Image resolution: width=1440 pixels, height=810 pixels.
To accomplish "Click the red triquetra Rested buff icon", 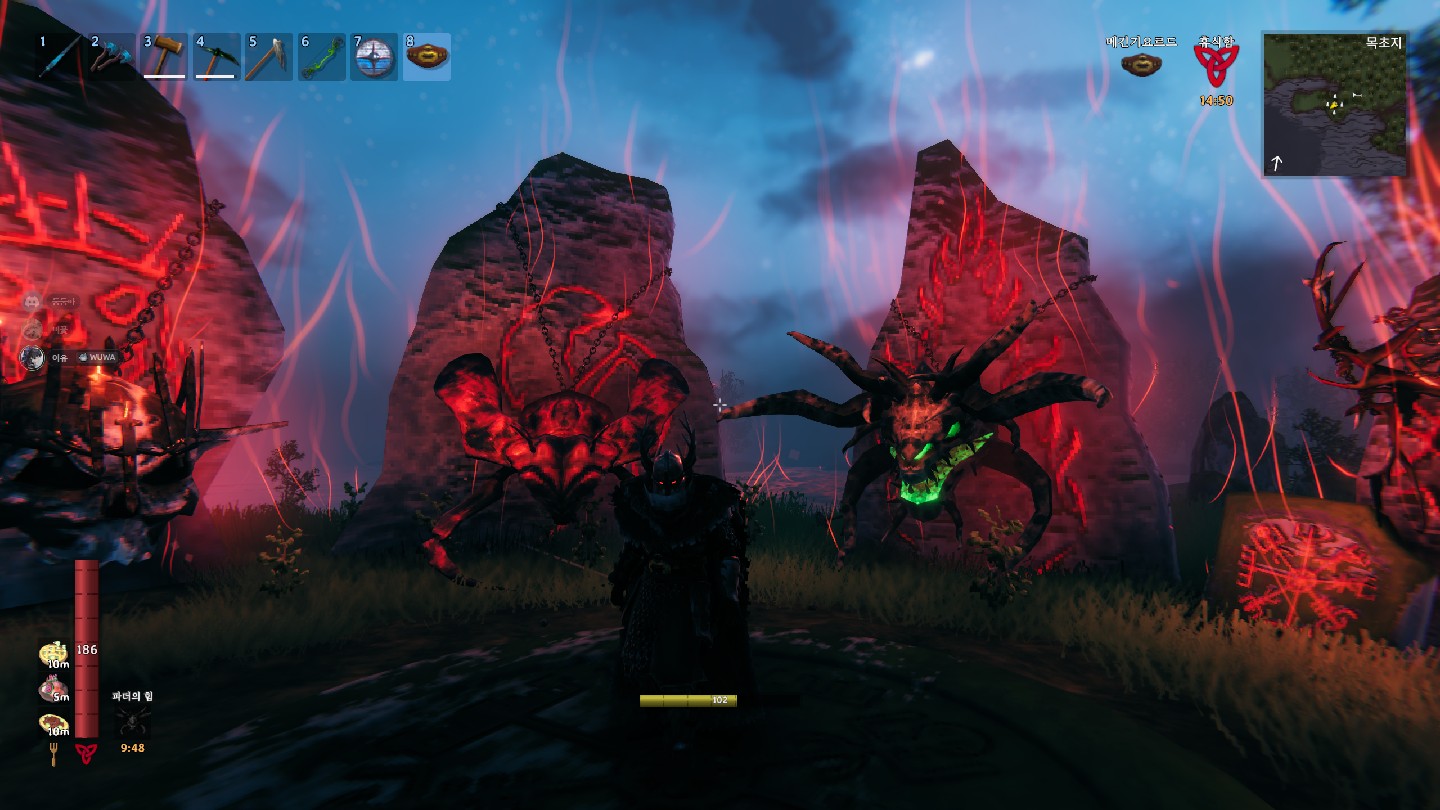I will pyautogui.click(x=1216, y=66).
